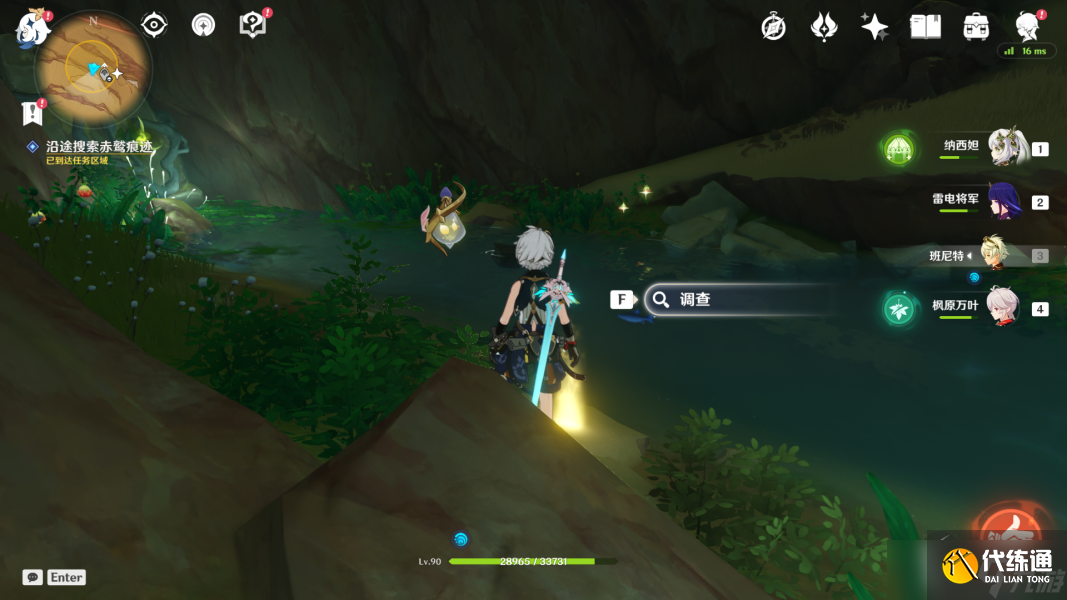Viewport: 1067px width, 600px height.
Task: Trigger 纳西妲's green elemental burst icon
Action: coord(898,150)
